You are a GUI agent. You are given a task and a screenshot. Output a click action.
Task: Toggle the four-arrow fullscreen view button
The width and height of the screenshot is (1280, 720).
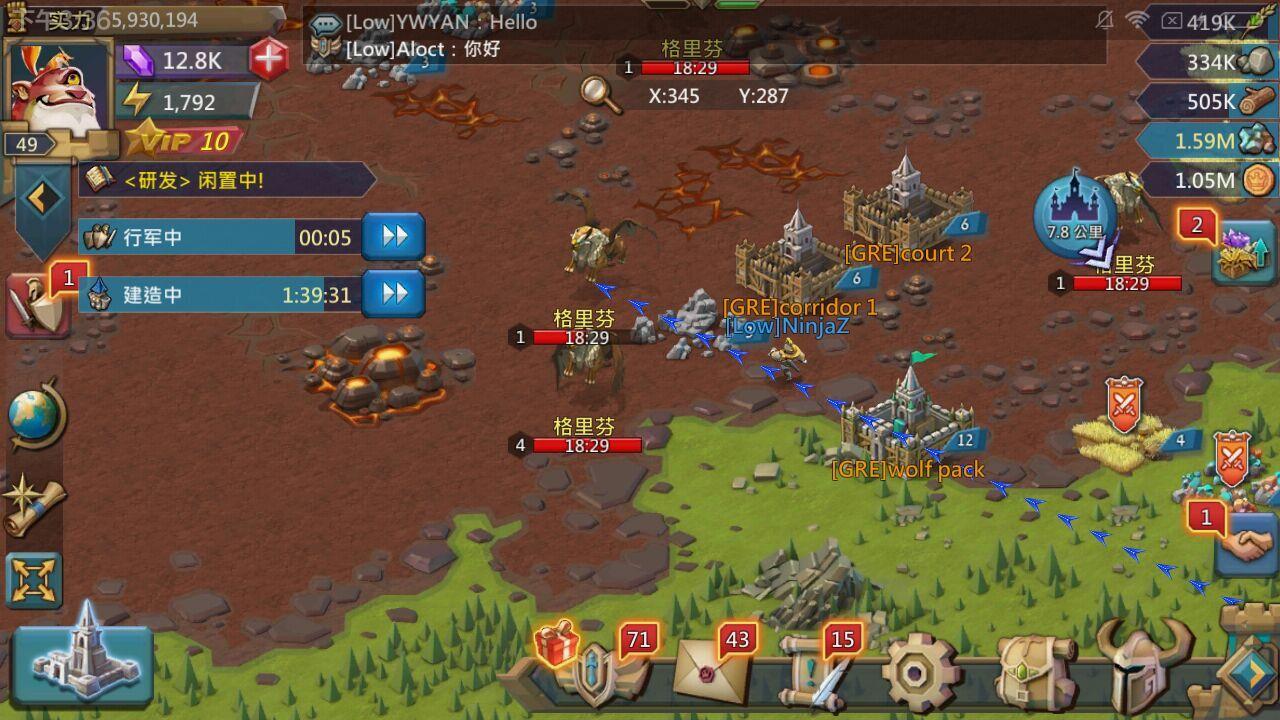[x=35, y=580]
